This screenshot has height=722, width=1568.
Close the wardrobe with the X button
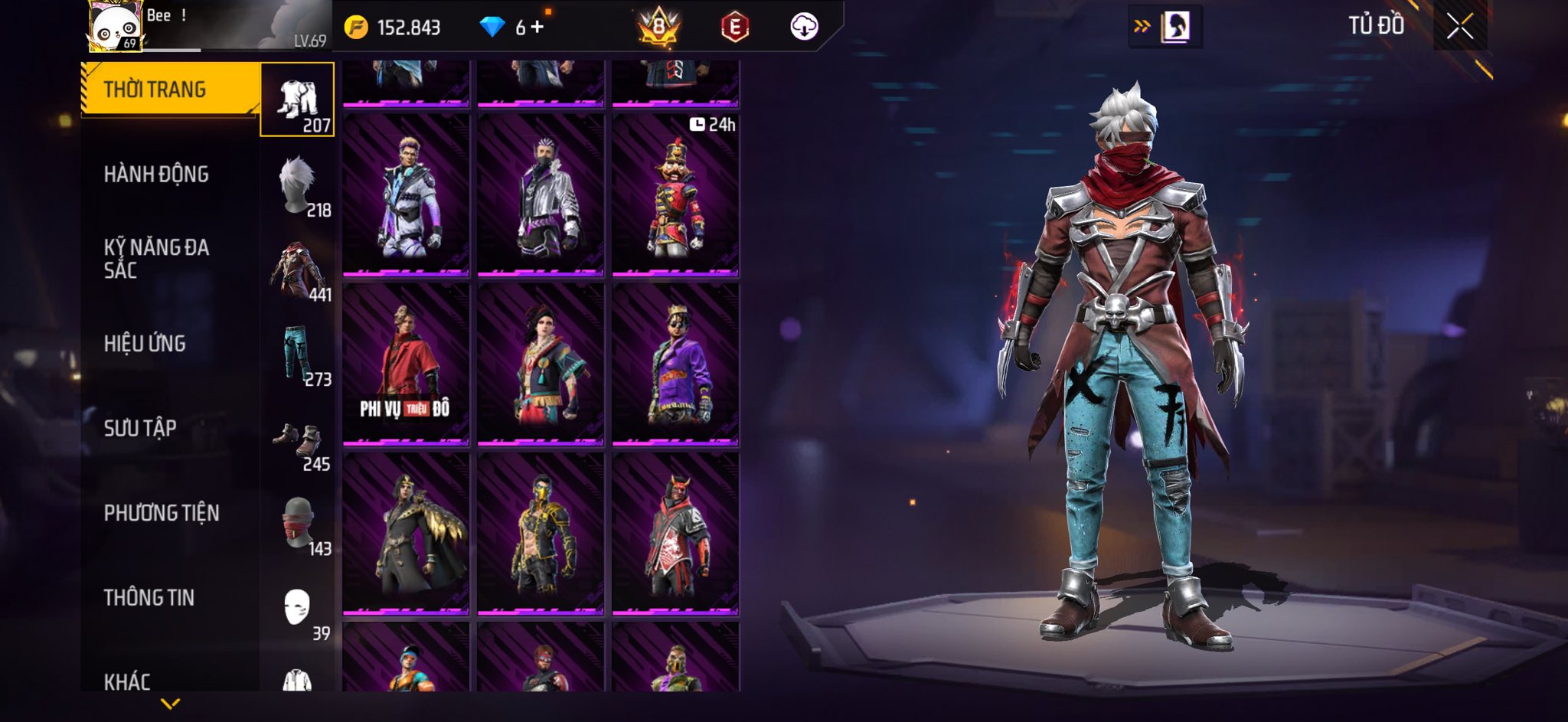pyautogui.click(x=1459, y=27)
